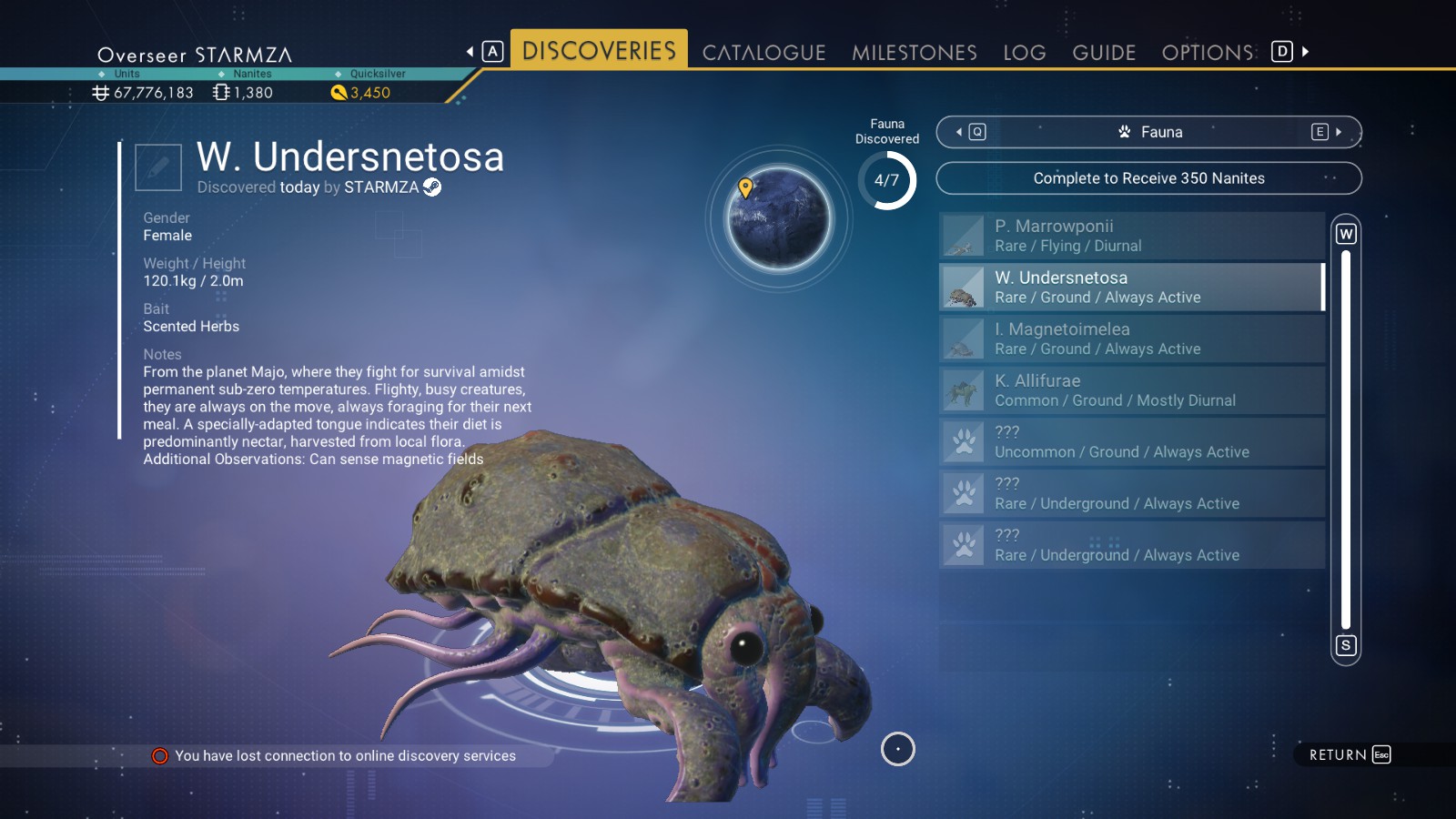Click the rename pencil icon beside creature name
Viewport: 1456px width, 819px height.
tap(158, 167)
